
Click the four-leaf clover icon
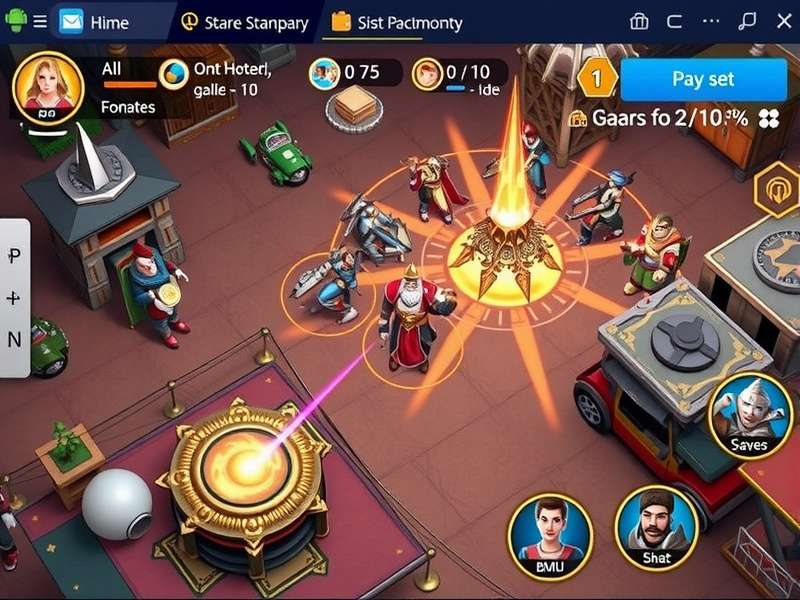pos(768,118)
